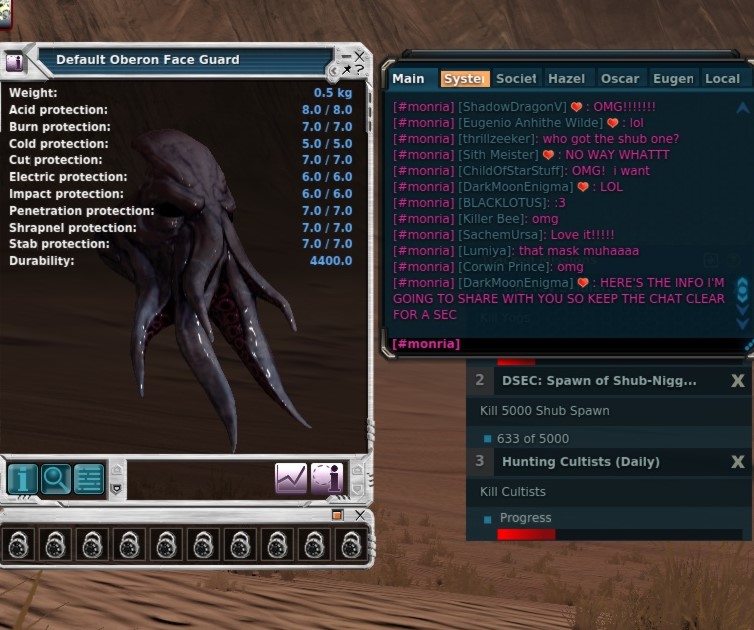The width and height of the screenshot is (754, 630).
Task: Close the Hunting Cultists daily mission tracker
Action: [737, 462]
